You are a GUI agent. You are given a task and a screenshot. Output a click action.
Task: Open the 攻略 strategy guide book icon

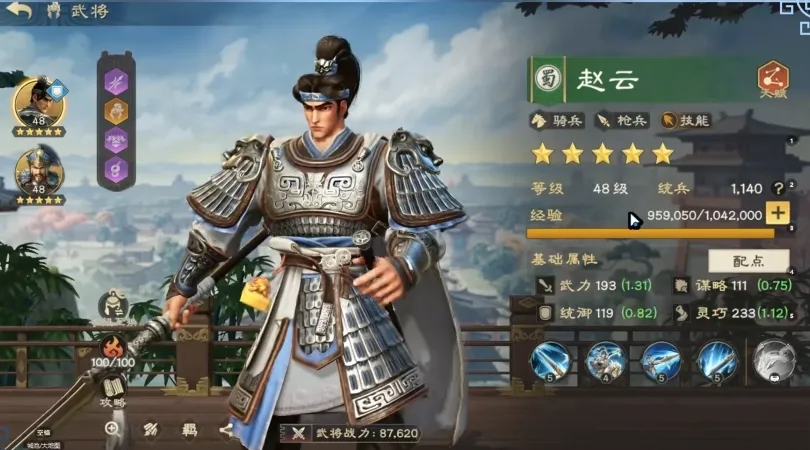click(112, 388)
